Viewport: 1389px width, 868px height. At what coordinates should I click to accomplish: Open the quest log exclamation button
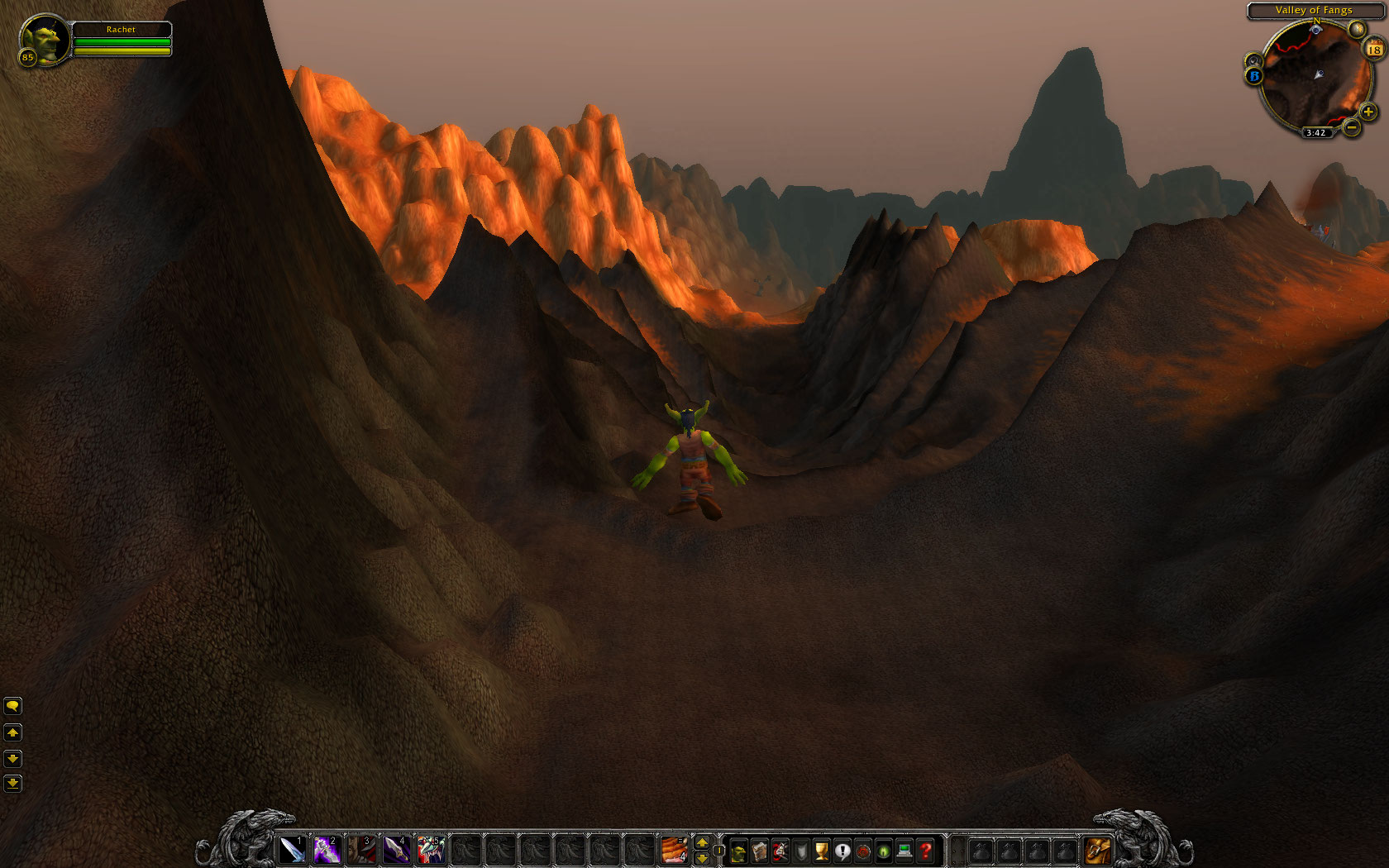842,851
